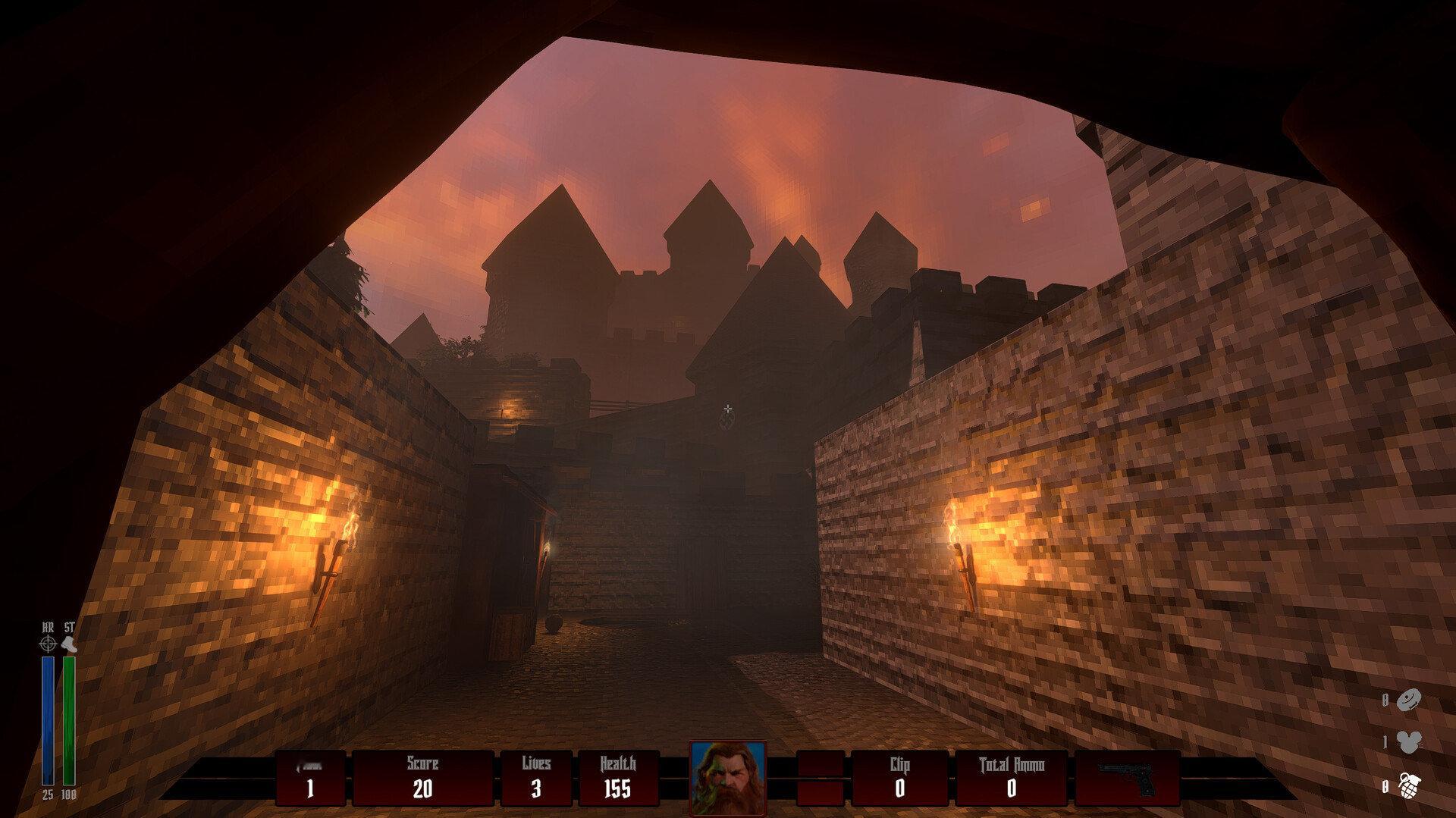Select the pistol weapon slot
The image size is (1456, 818).
click(x=1127, y=779)
